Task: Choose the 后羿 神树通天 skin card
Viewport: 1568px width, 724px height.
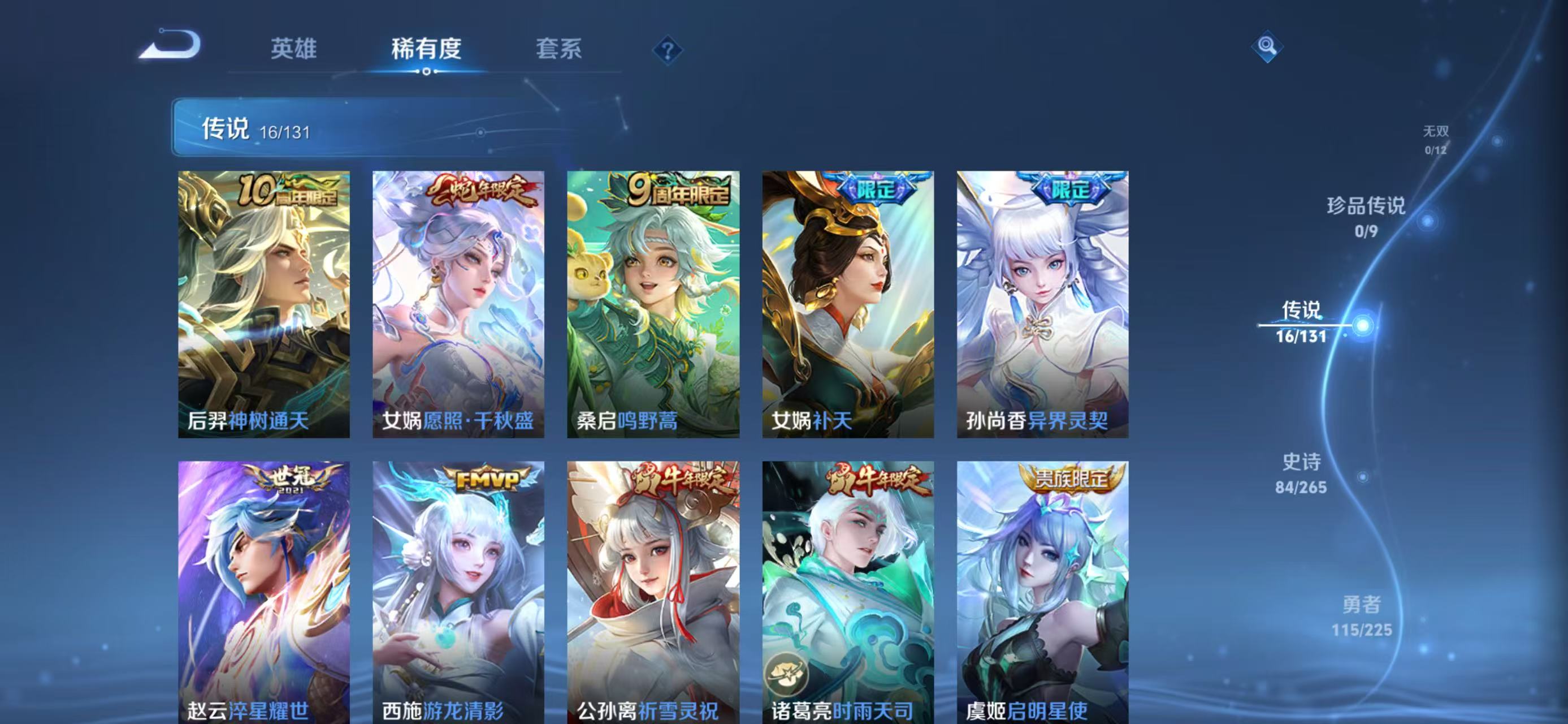Action: (x=263, y=304)
